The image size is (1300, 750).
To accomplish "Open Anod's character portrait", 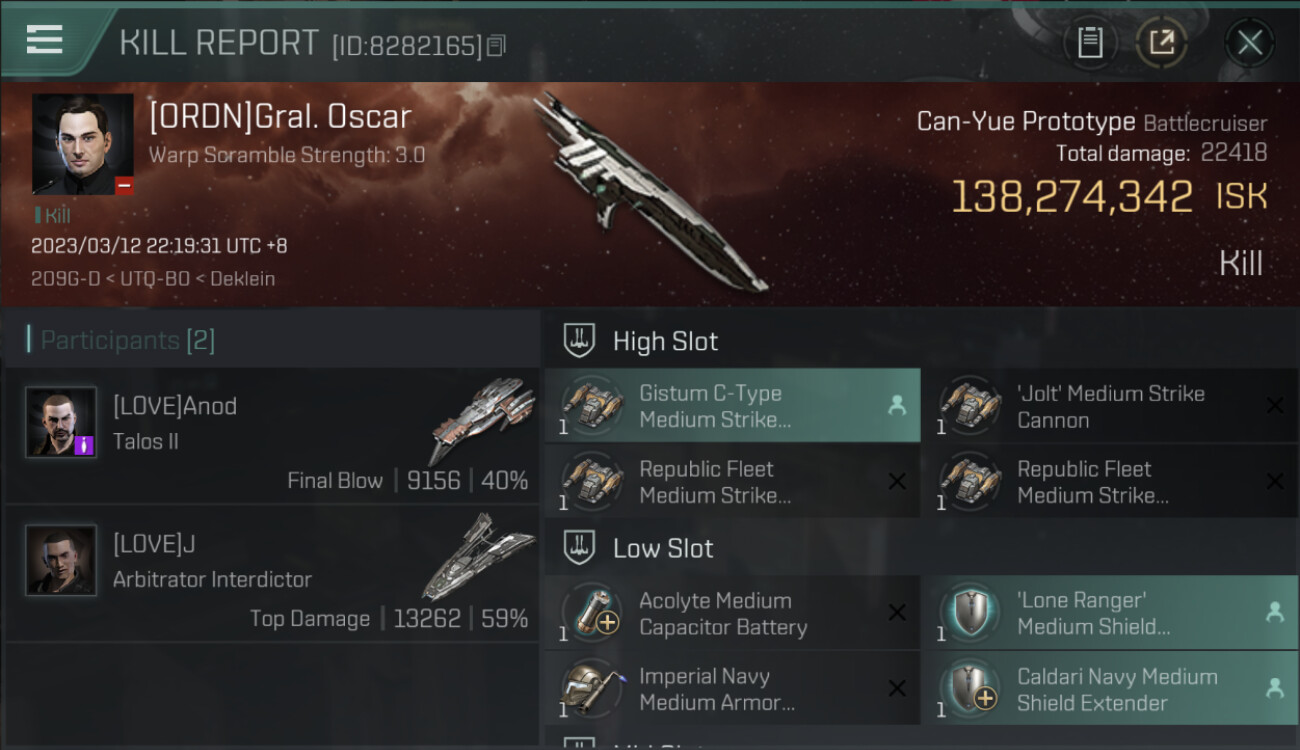I will point(61,422).
